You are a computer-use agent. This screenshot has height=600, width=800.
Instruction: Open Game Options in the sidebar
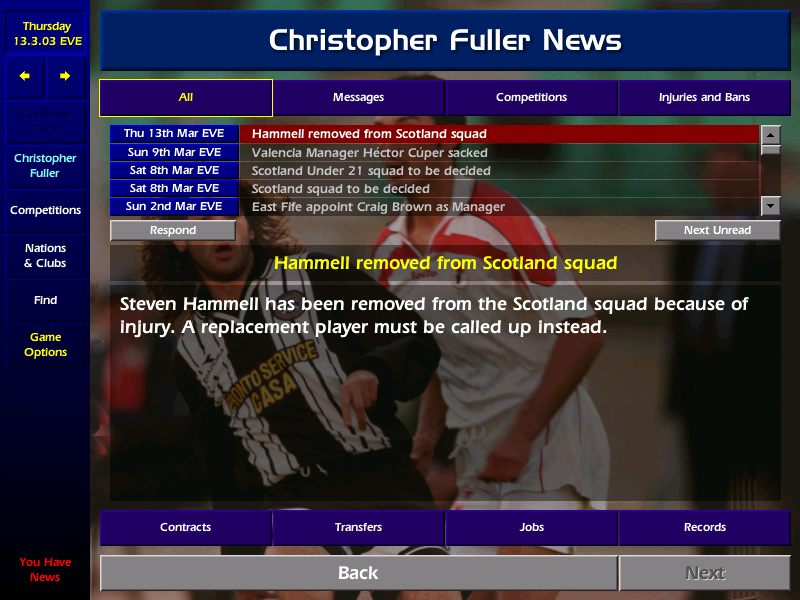[x=45, y=345]
